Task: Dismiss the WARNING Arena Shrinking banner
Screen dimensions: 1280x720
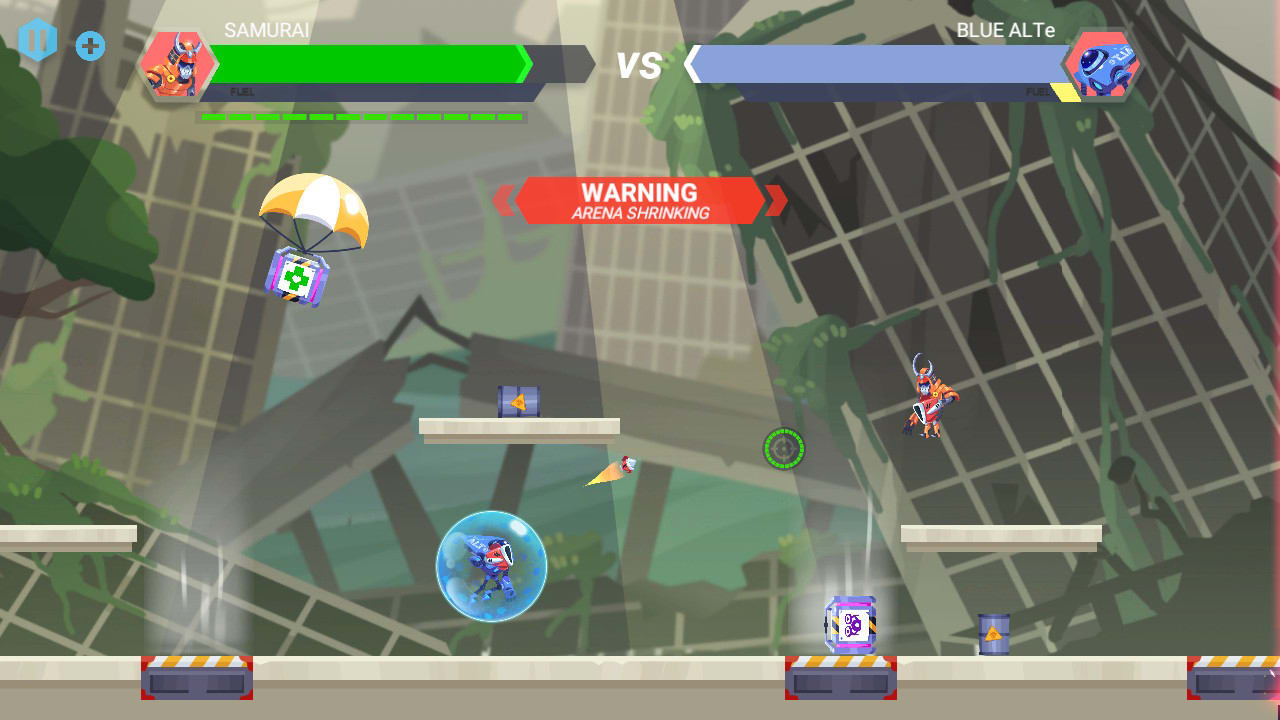Action: pyautogui.click(x=641, y=200)
